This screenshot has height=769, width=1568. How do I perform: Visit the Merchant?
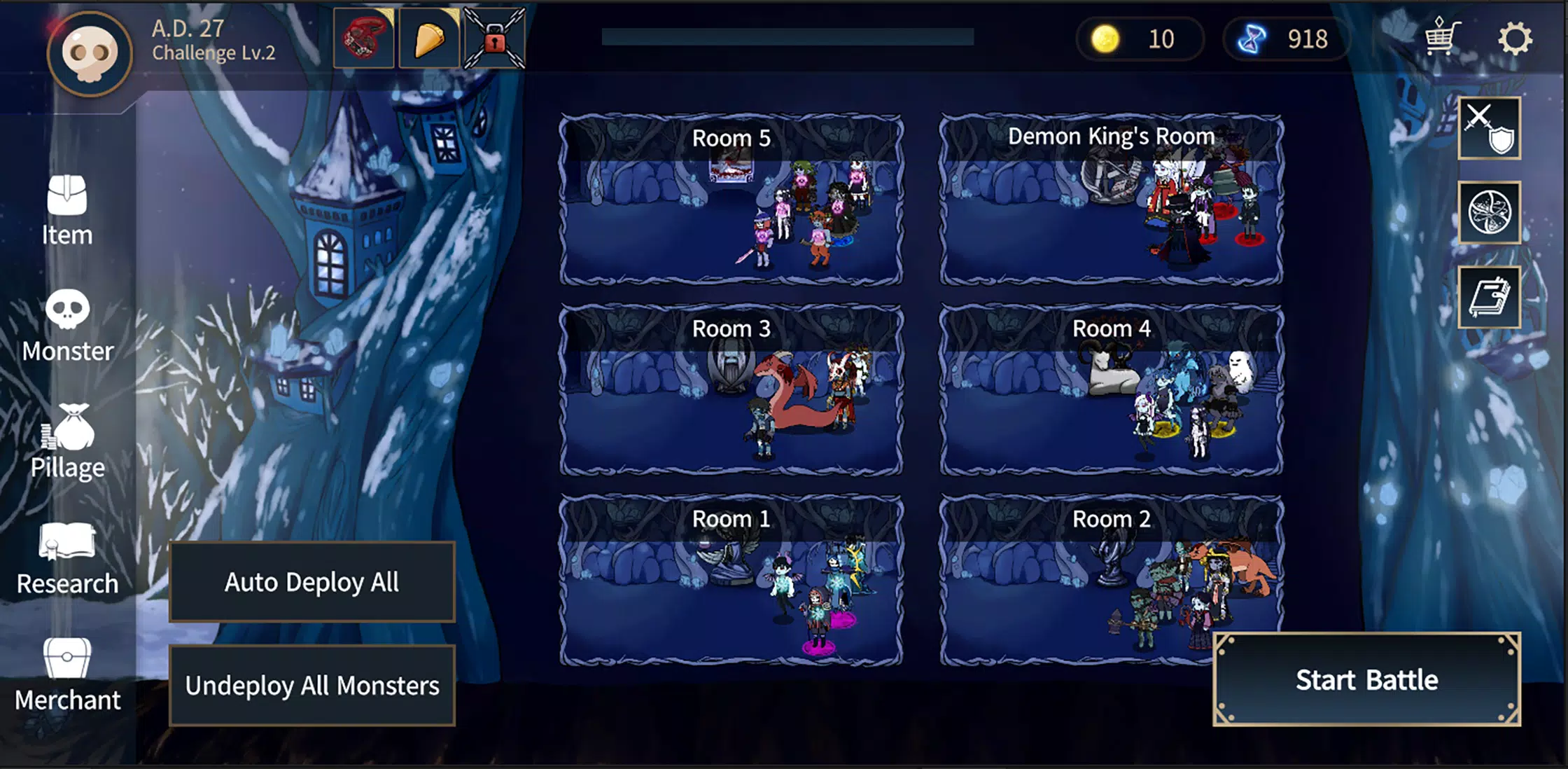click(67, 675)
